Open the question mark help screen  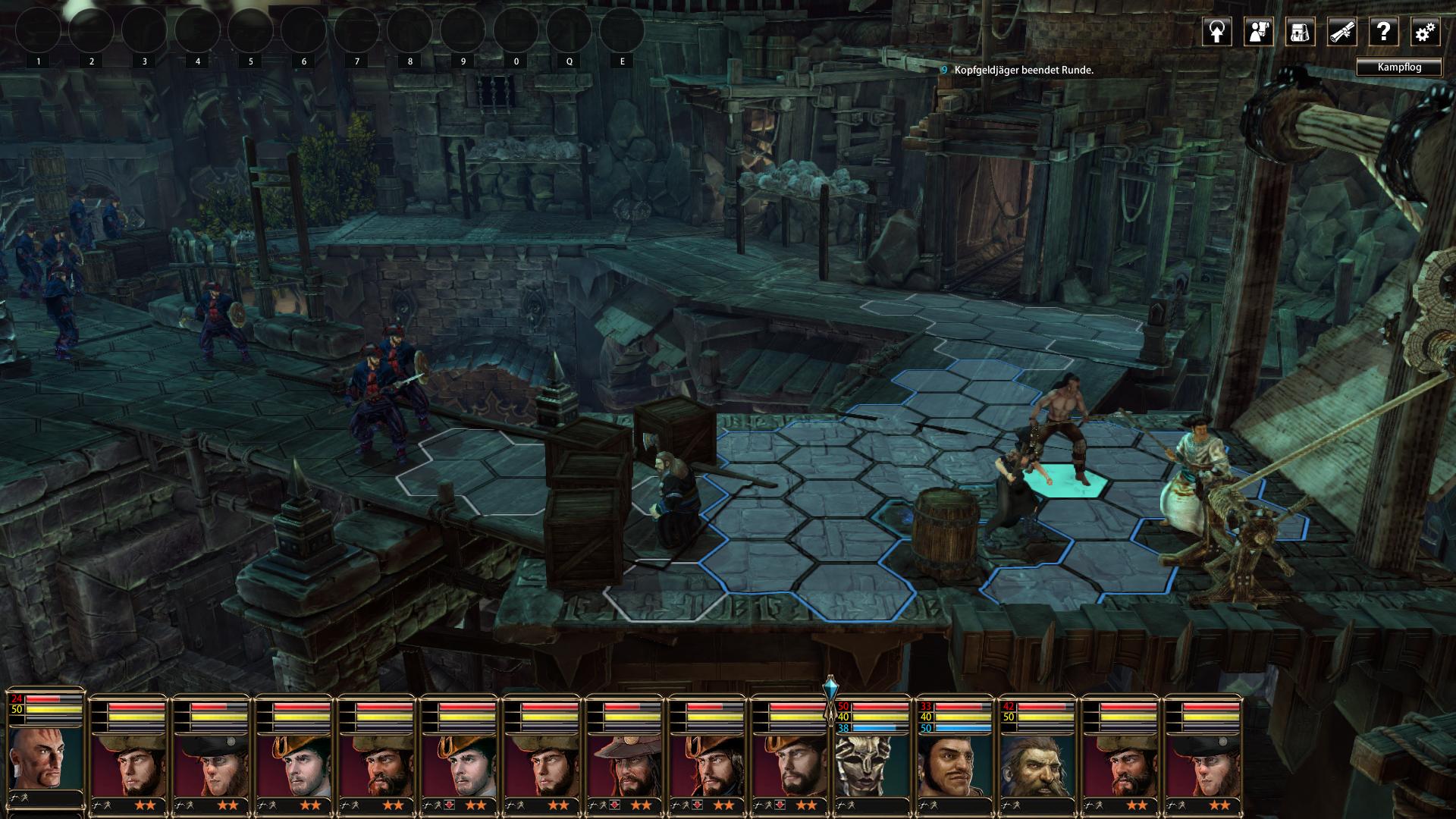click(x=1383, y=32)
